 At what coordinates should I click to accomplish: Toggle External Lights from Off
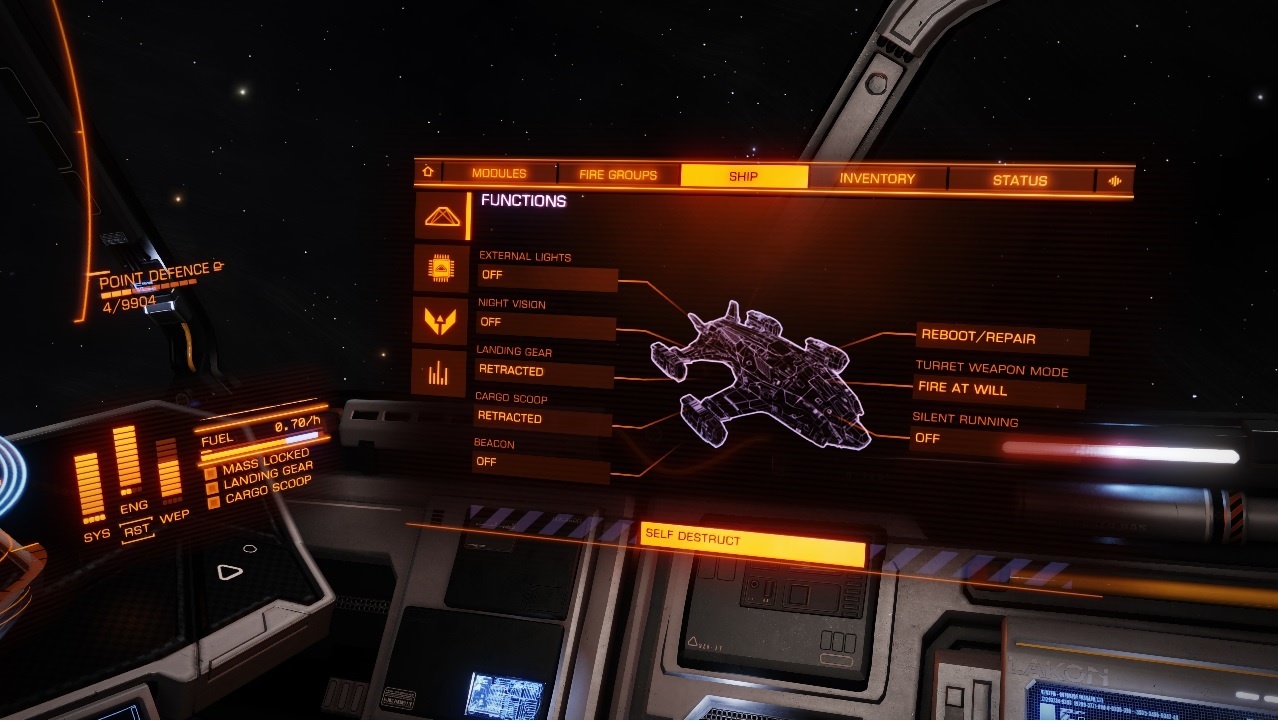point(547,276)
